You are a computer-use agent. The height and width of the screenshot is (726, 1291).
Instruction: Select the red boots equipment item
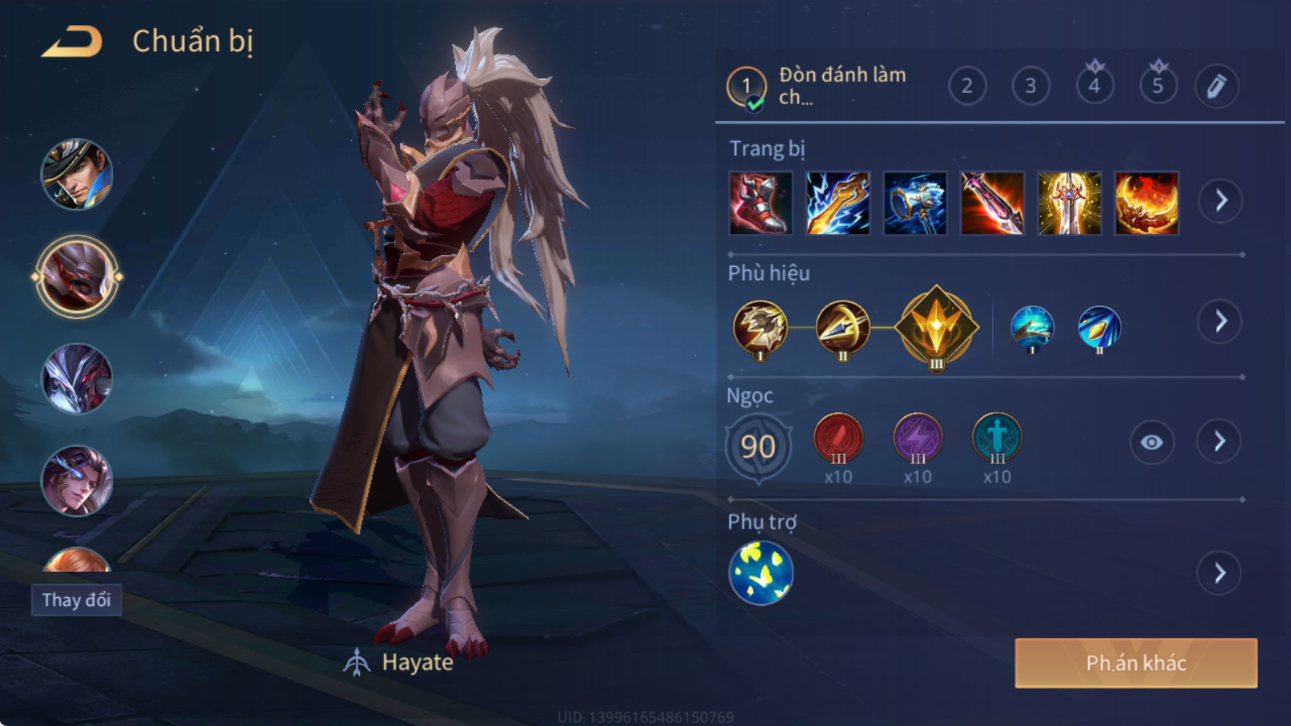pyautogui.click(x=761, y=203)
